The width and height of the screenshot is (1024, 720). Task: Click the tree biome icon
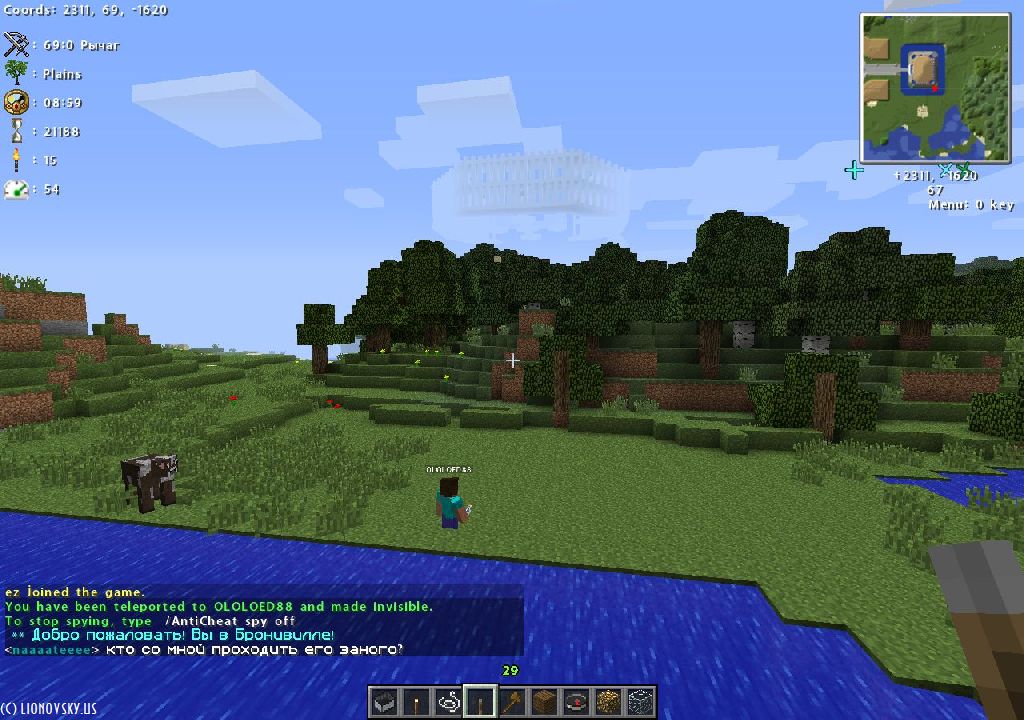pyautogui.click(x=16, y=73)
